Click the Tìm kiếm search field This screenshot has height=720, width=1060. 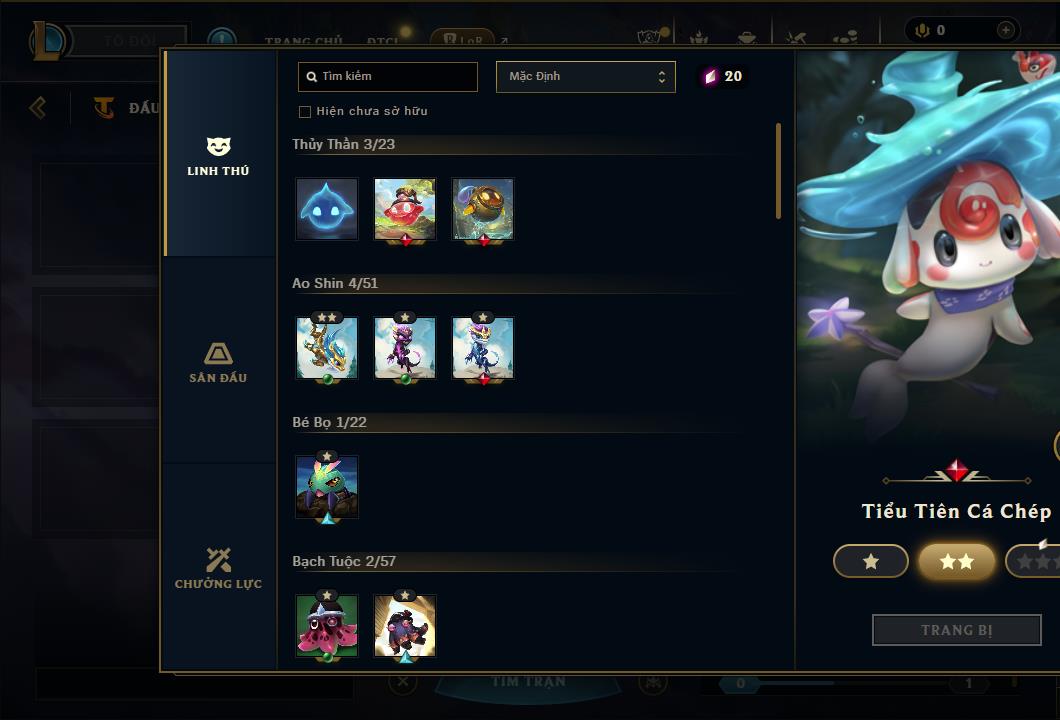click(x=388, y=76)
